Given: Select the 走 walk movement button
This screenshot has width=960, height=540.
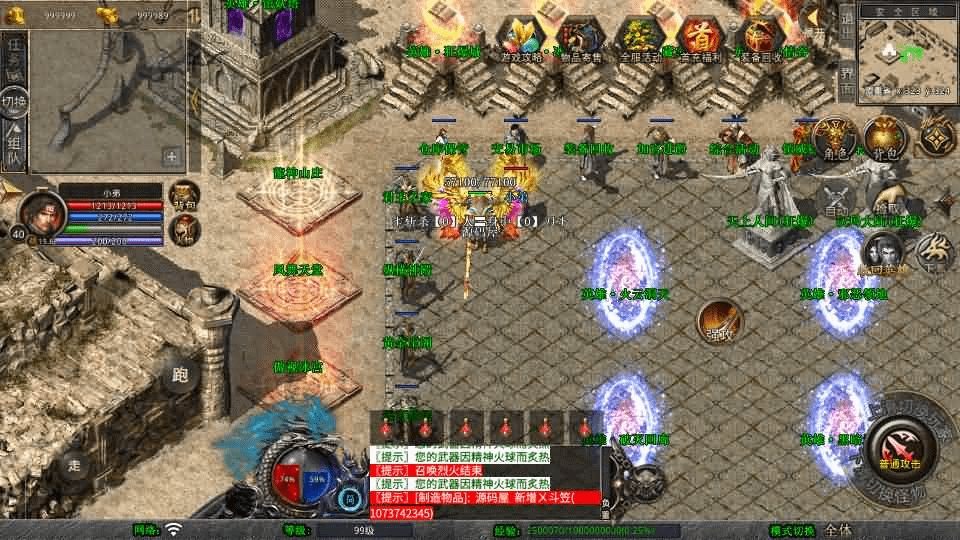Looking at the screenshot, I should click(75, 464).
